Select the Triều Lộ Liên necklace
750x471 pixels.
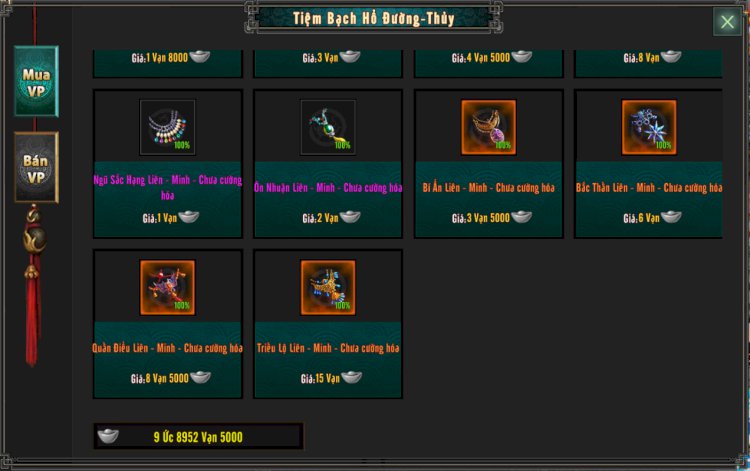click(328, 288)
